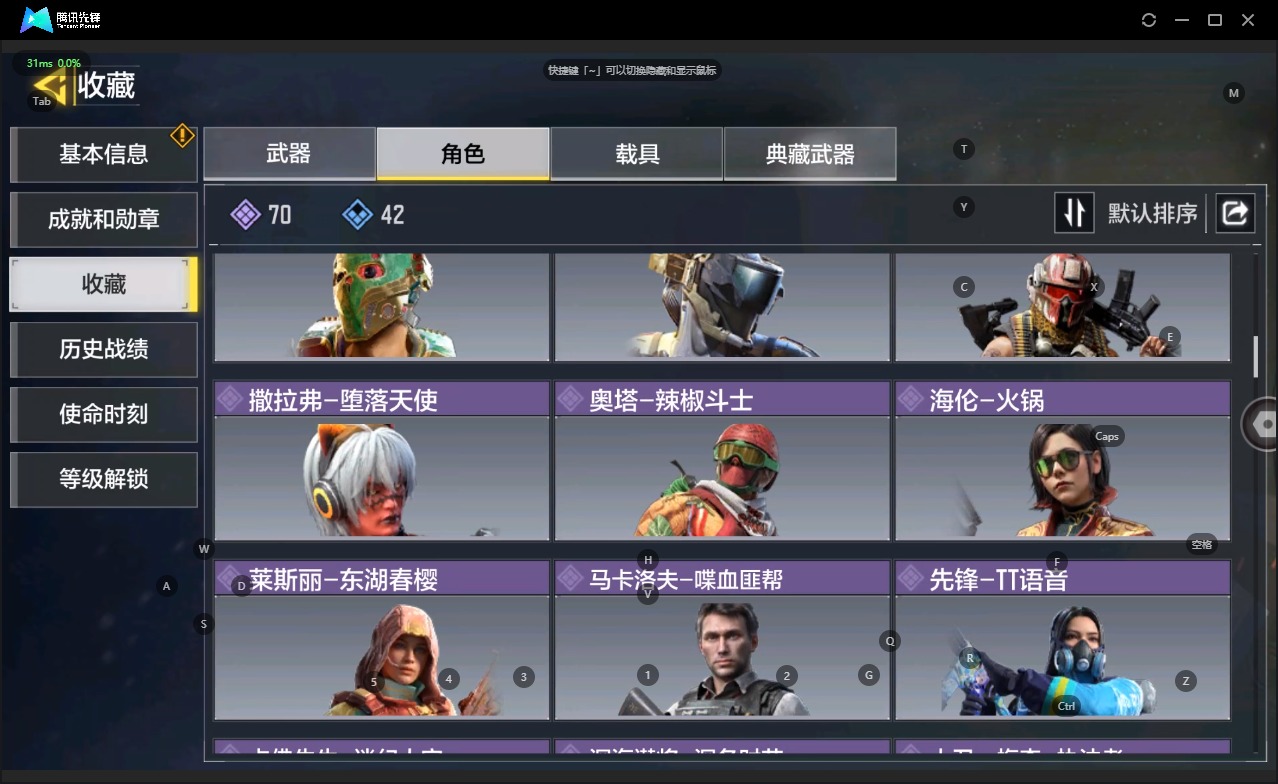
Task: Select the 撒拉弗-堕落天使 character card
Action: (x=381, y=461)
